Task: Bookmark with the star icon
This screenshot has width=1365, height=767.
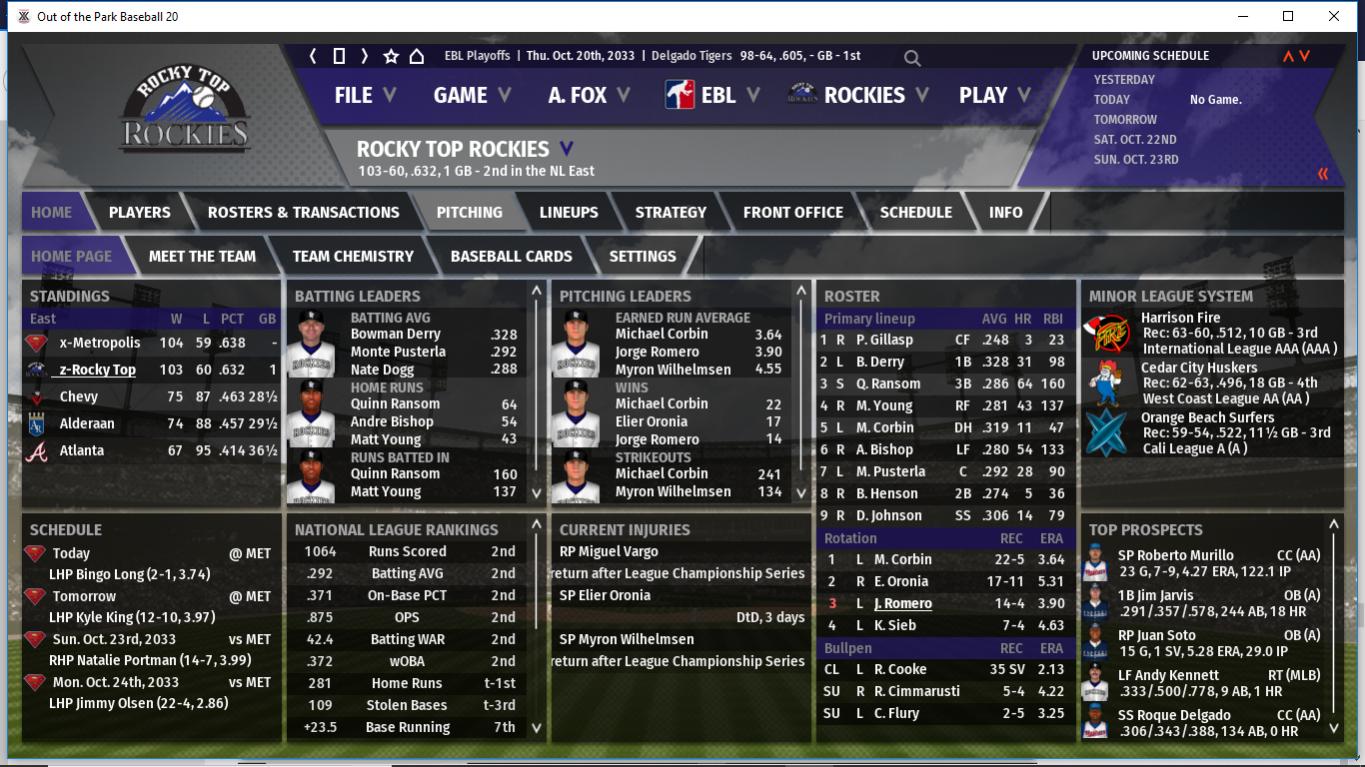Action: [x=391, y=56]
